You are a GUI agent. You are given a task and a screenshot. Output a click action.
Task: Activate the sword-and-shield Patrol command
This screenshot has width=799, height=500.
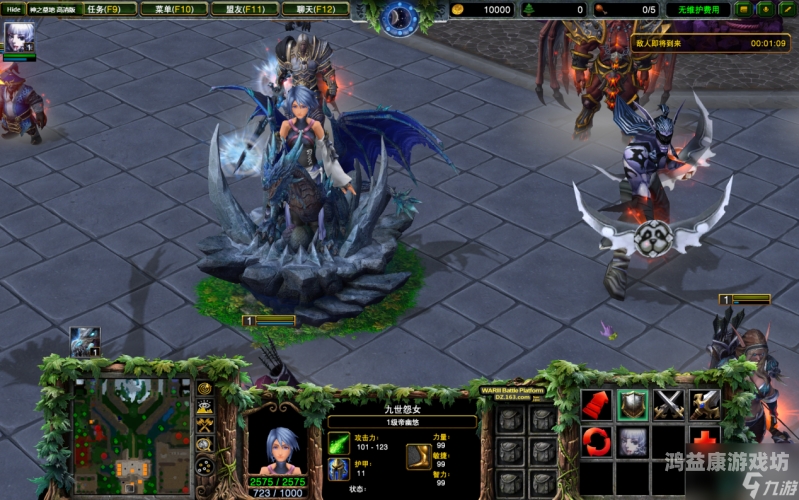(704, 405)
